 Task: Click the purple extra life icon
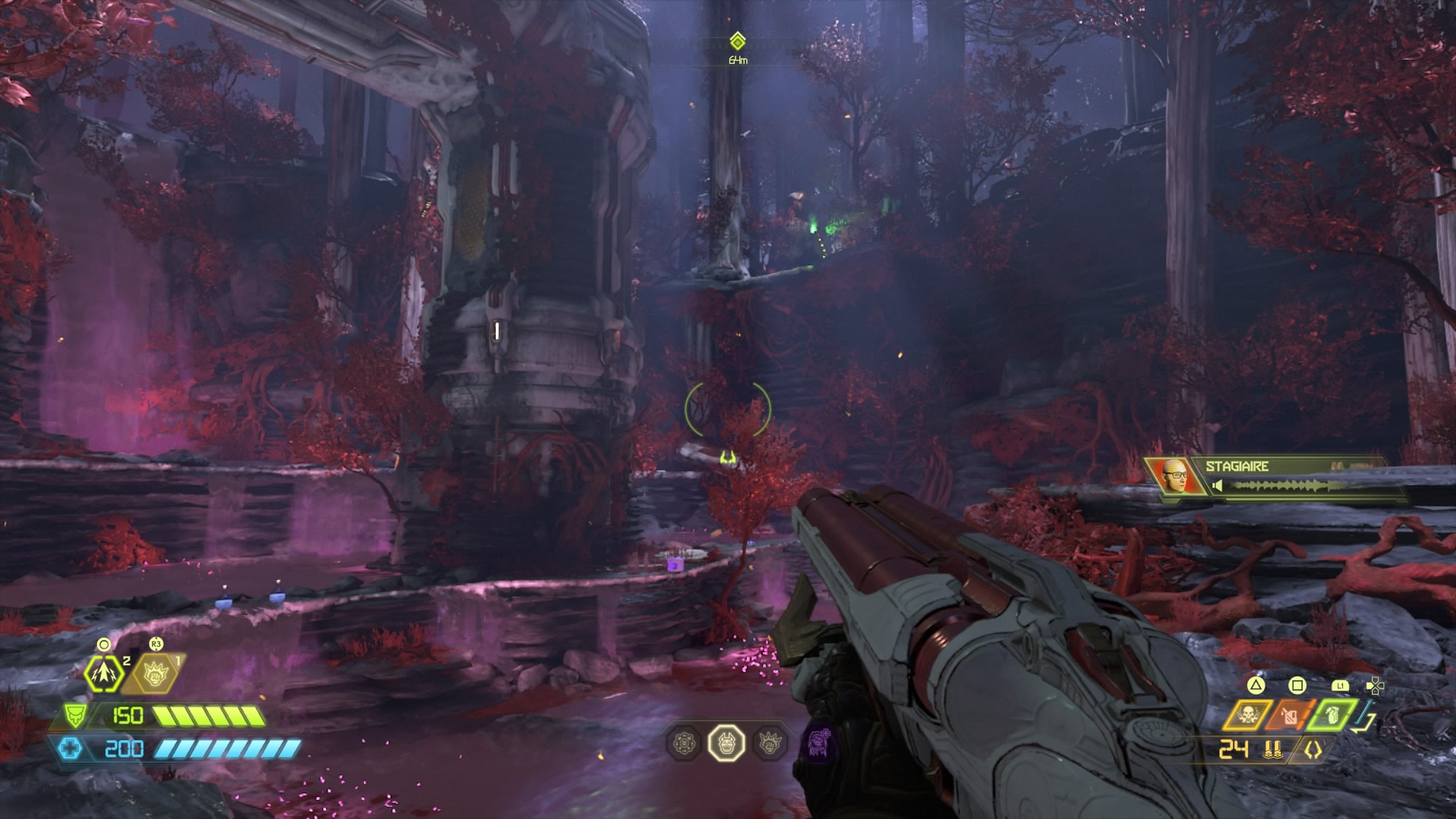point(818,741)
